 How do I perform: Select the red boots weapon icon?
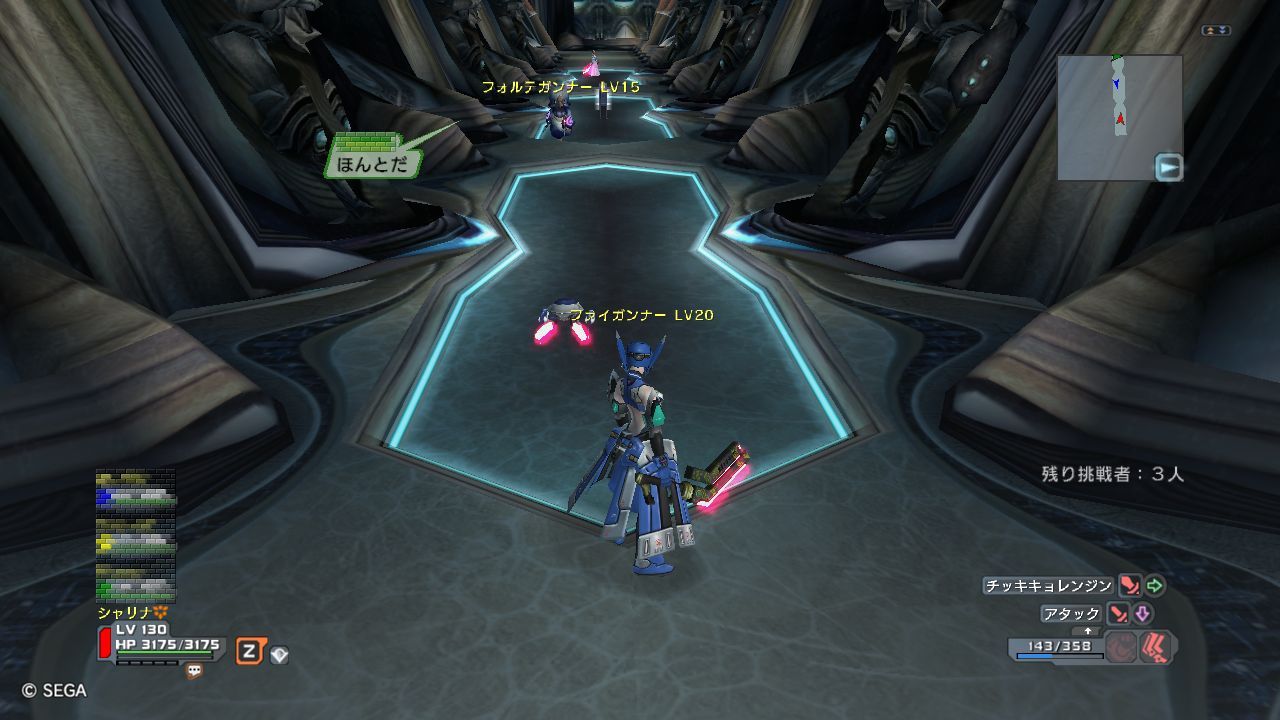[1156, 648]
